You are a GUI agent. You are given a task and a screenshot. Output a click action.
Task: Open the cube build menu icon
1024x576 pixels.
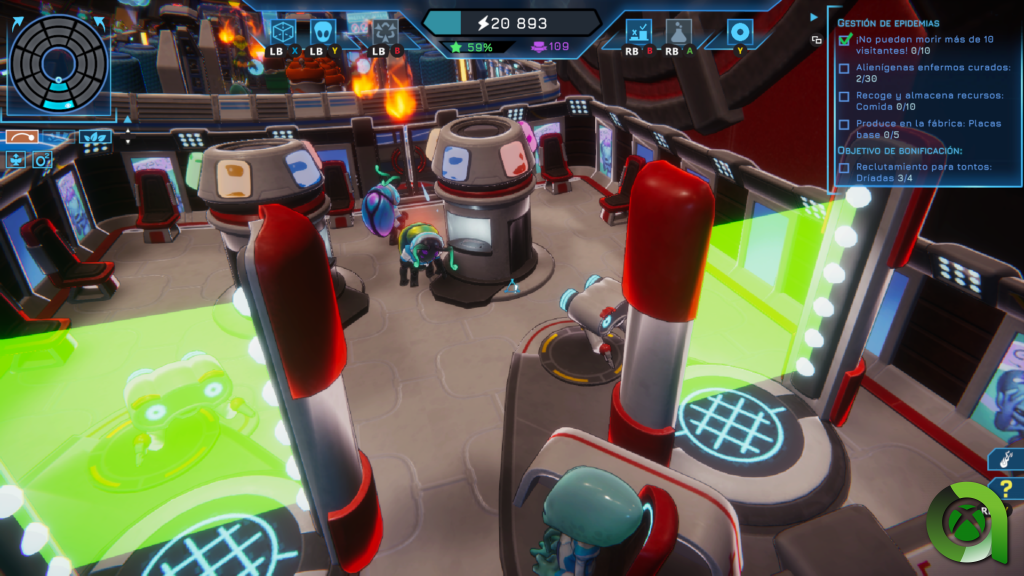[282, 32]
